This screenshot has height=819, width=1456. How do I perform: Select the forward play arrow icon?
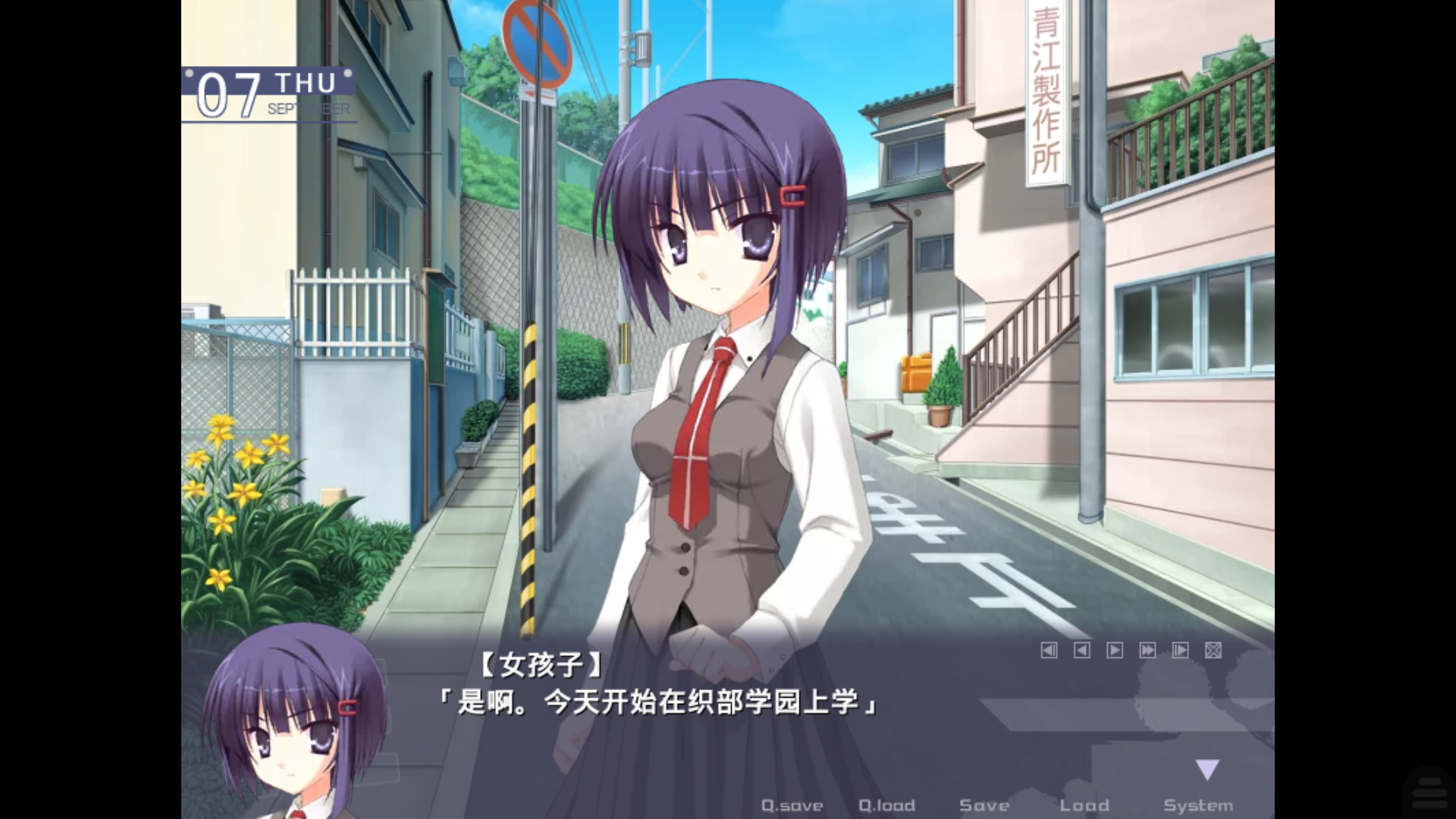pyautogui.click(x=1114, y=651)
